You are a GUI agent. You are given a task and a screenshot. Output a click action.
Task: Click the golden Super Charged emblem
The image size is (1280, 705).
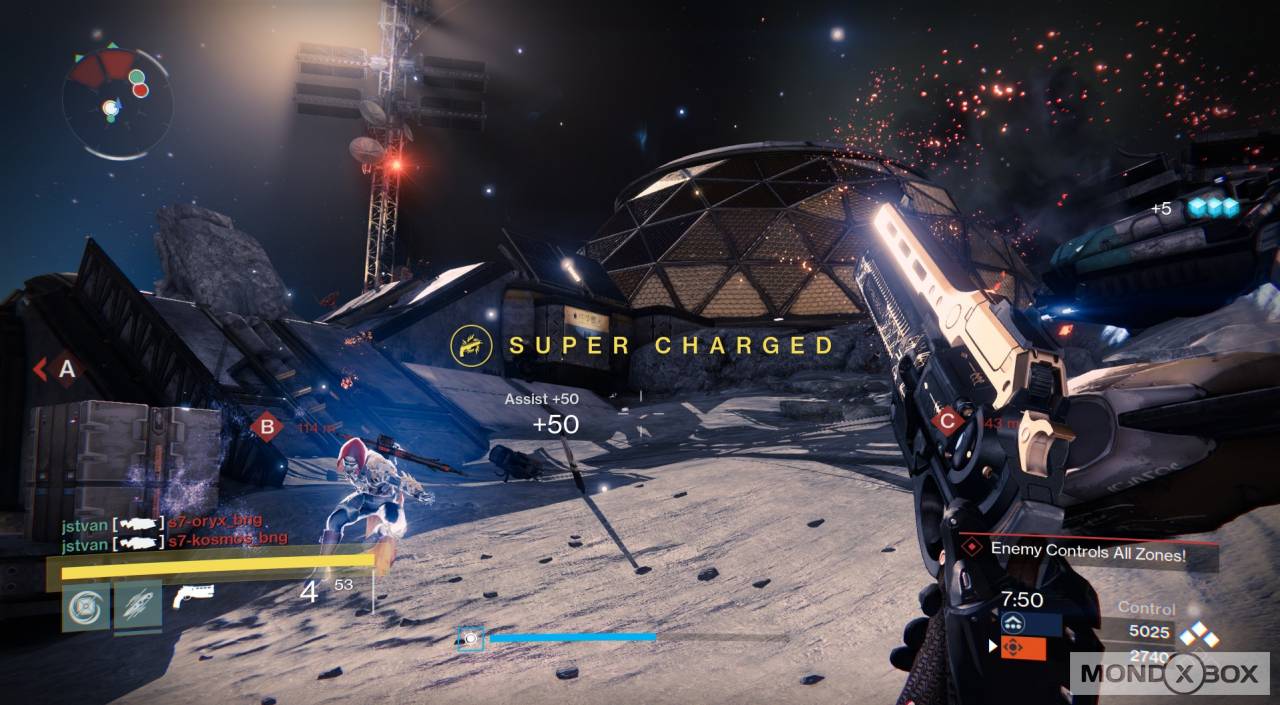tap(469, 345)
